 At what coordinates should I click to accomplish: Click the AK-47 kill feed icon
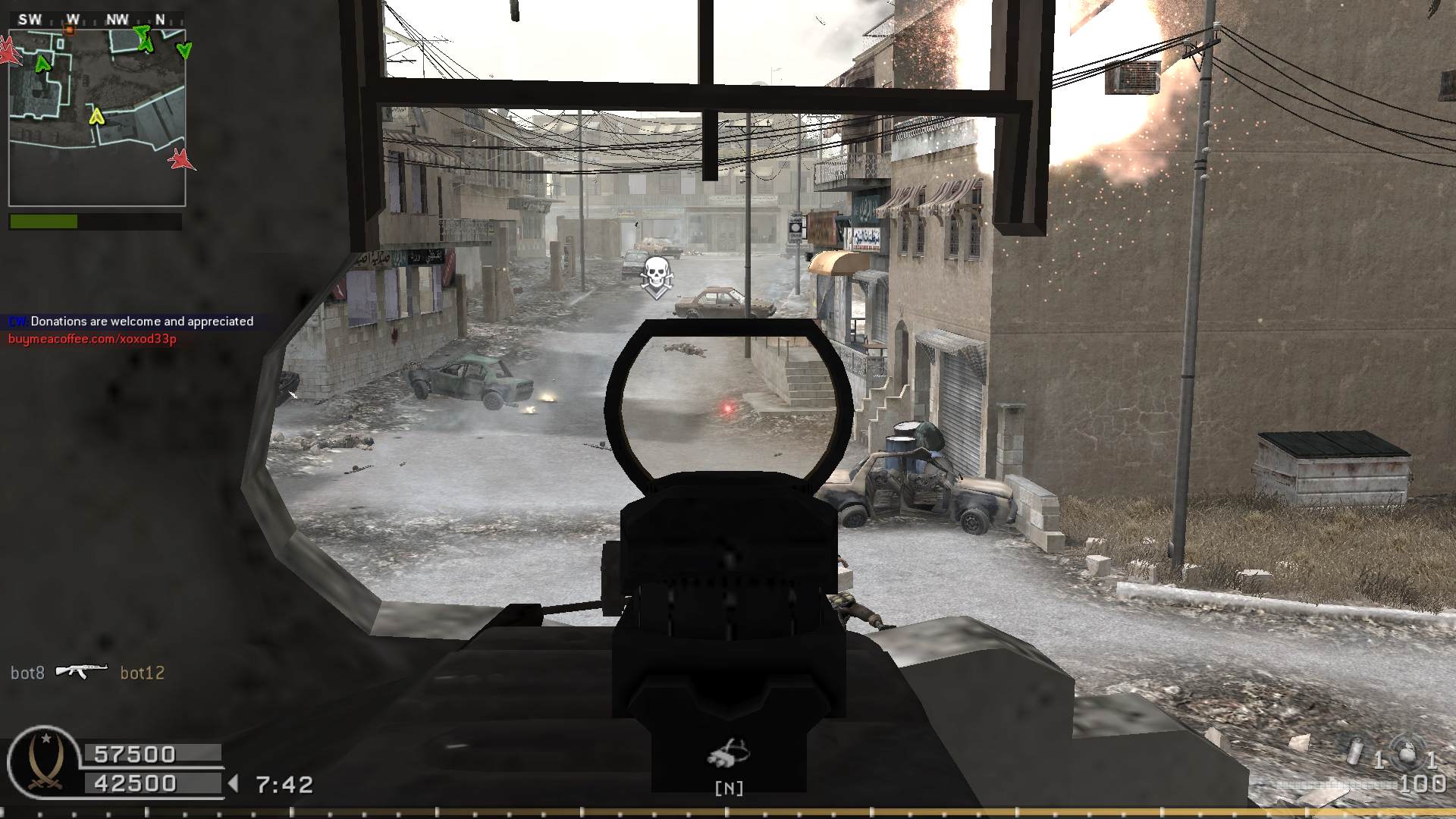click(x=82, y=672)
